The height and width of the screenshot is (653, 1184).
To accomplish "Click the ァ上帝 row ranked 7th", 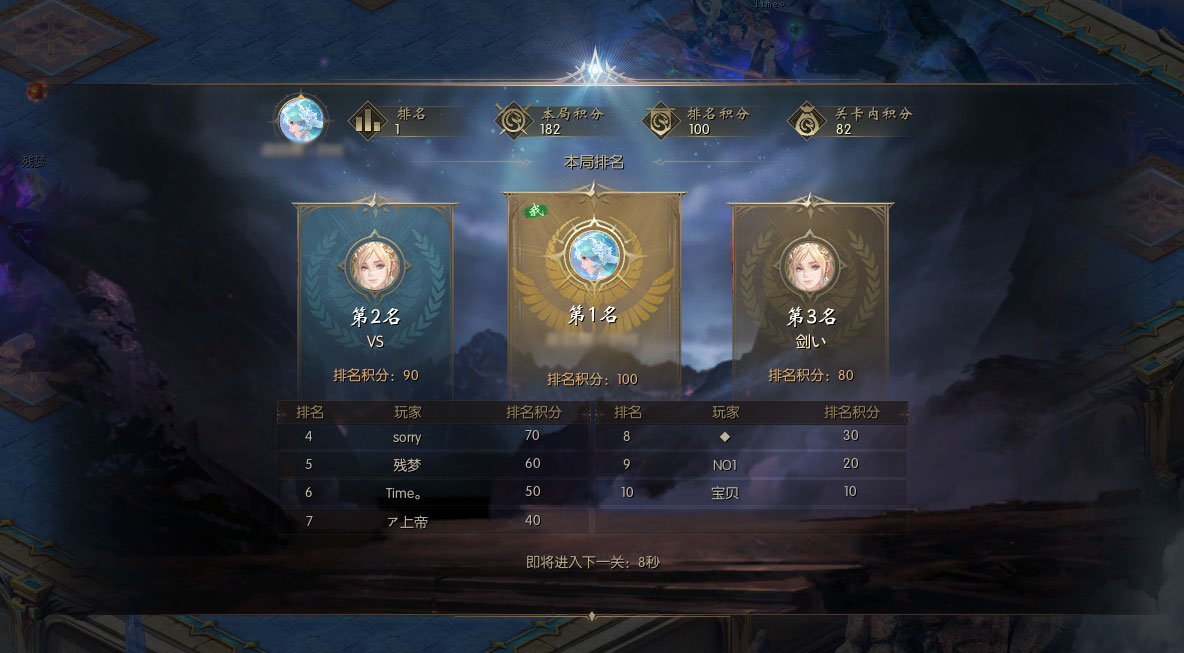I will click(432, 520).
